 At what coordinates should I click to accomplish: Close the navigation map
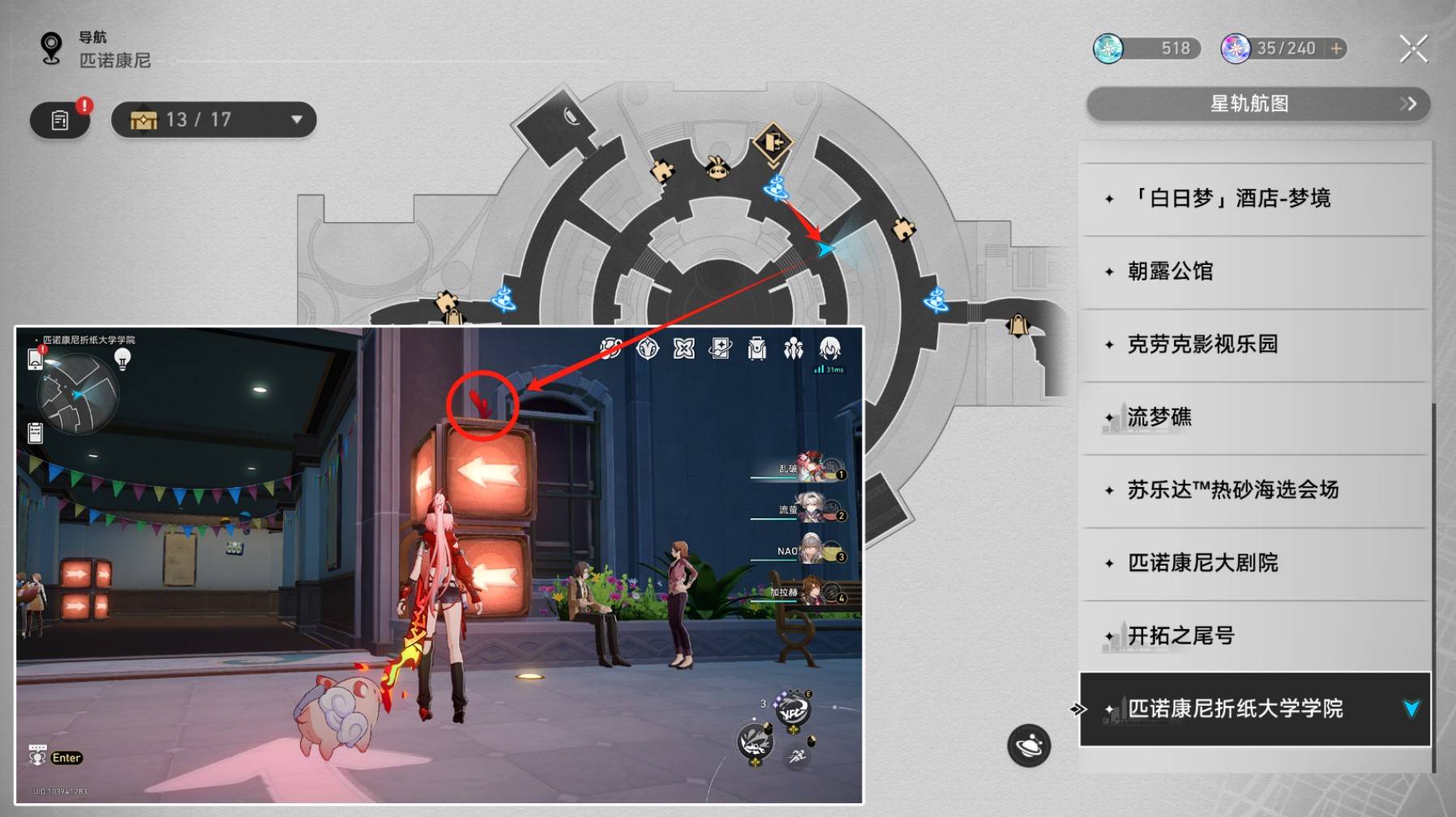point(1413,49)
